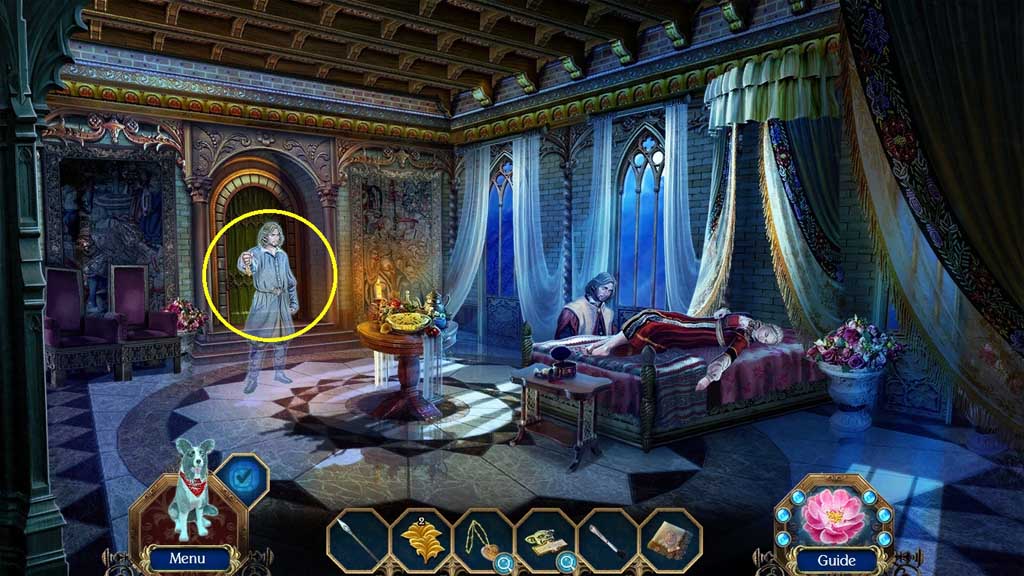Select the green dragon figurine item
1024x576 pixels.
pyautogui.click(x=544, y=540)
